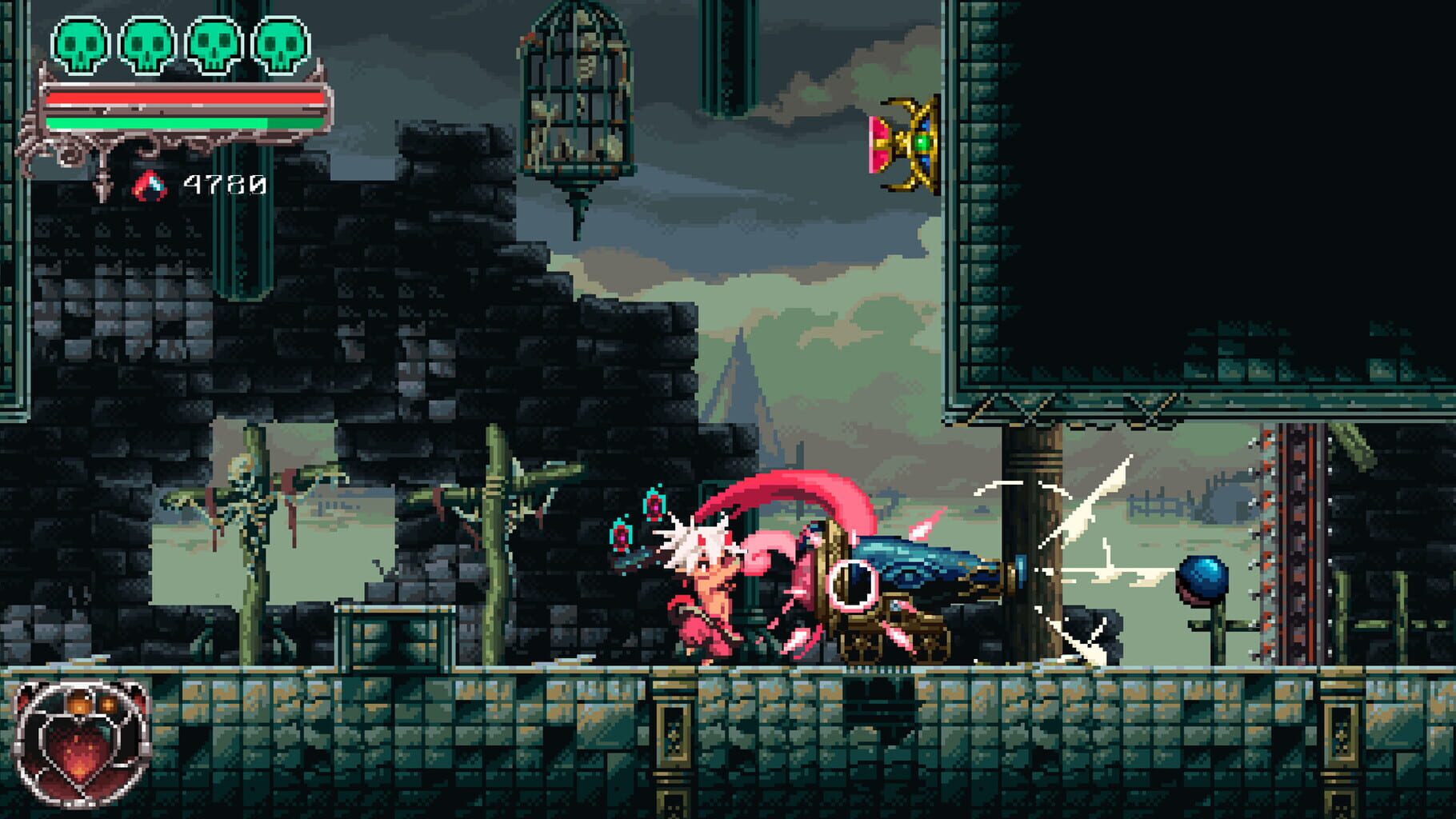This screenshot has height=819, width=1456.
Task: Select the gem counter reading 4780
Action: pyautogui.click(x=224, y=186)
